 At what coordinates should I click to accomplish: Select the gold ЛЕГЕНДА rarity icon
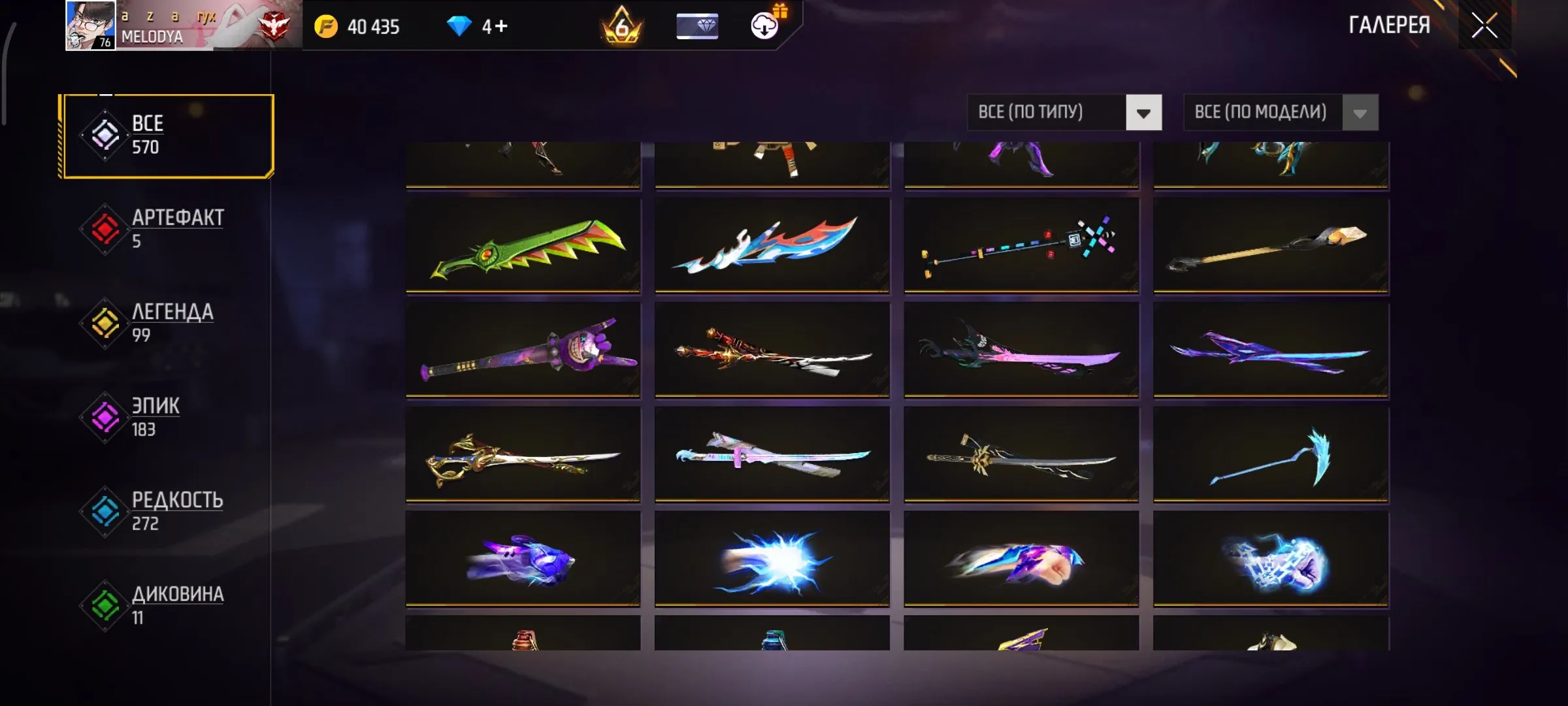click(105, 324)
